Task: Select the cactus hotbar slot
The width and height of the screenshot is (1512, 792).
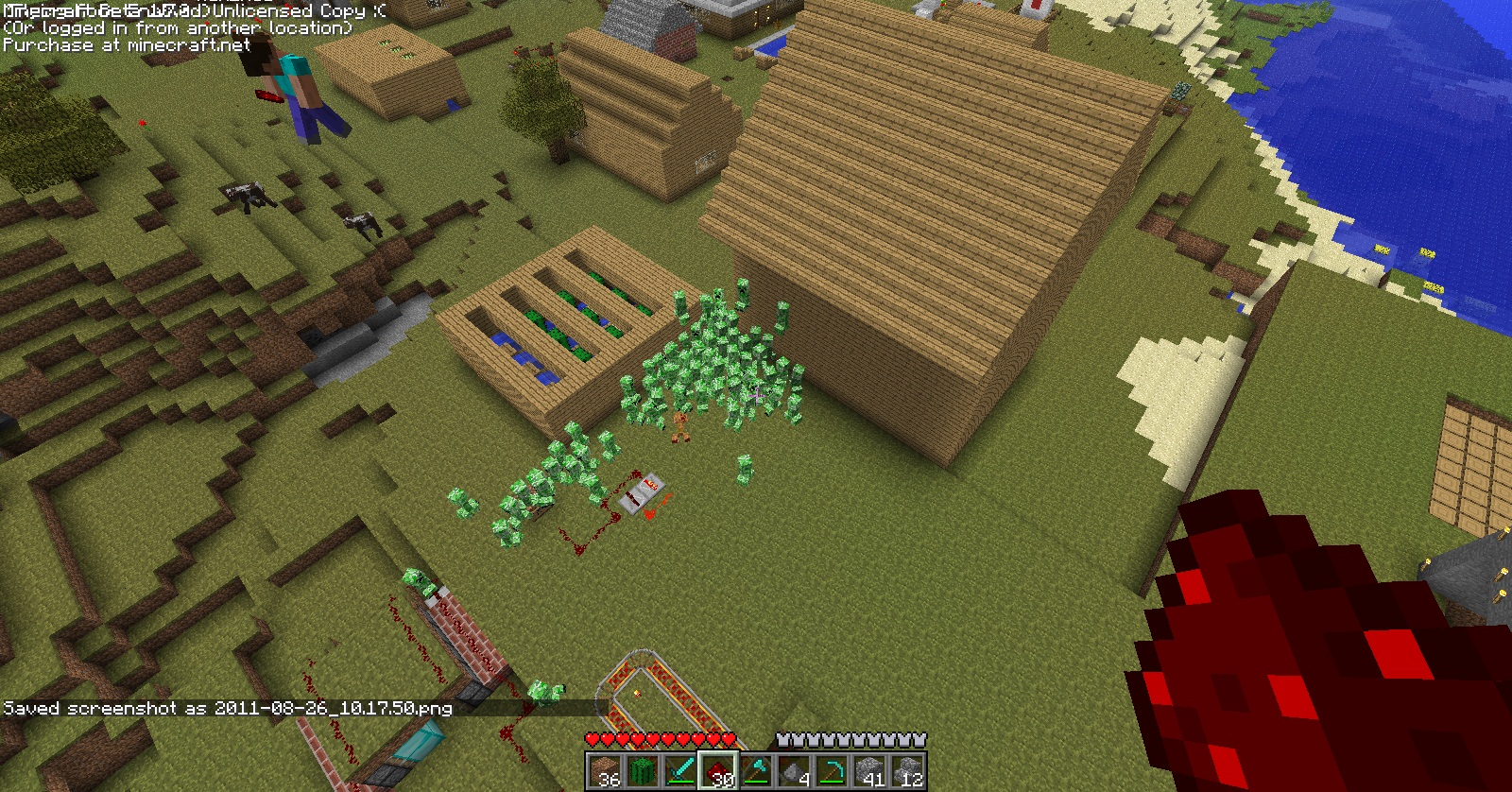Action: tap(642, 771)
